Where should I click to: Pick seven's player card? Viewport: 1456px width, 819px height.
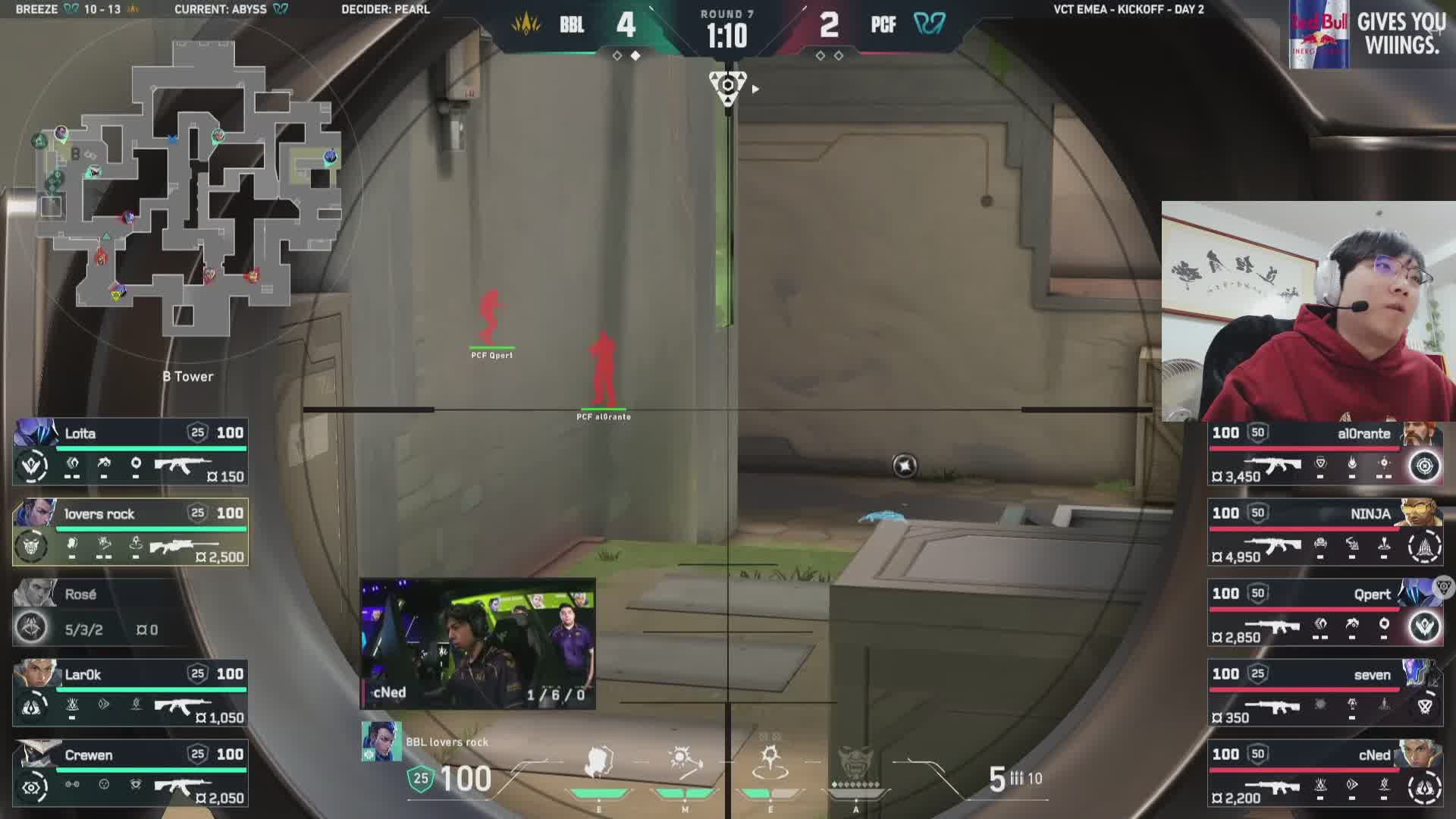1325,694
